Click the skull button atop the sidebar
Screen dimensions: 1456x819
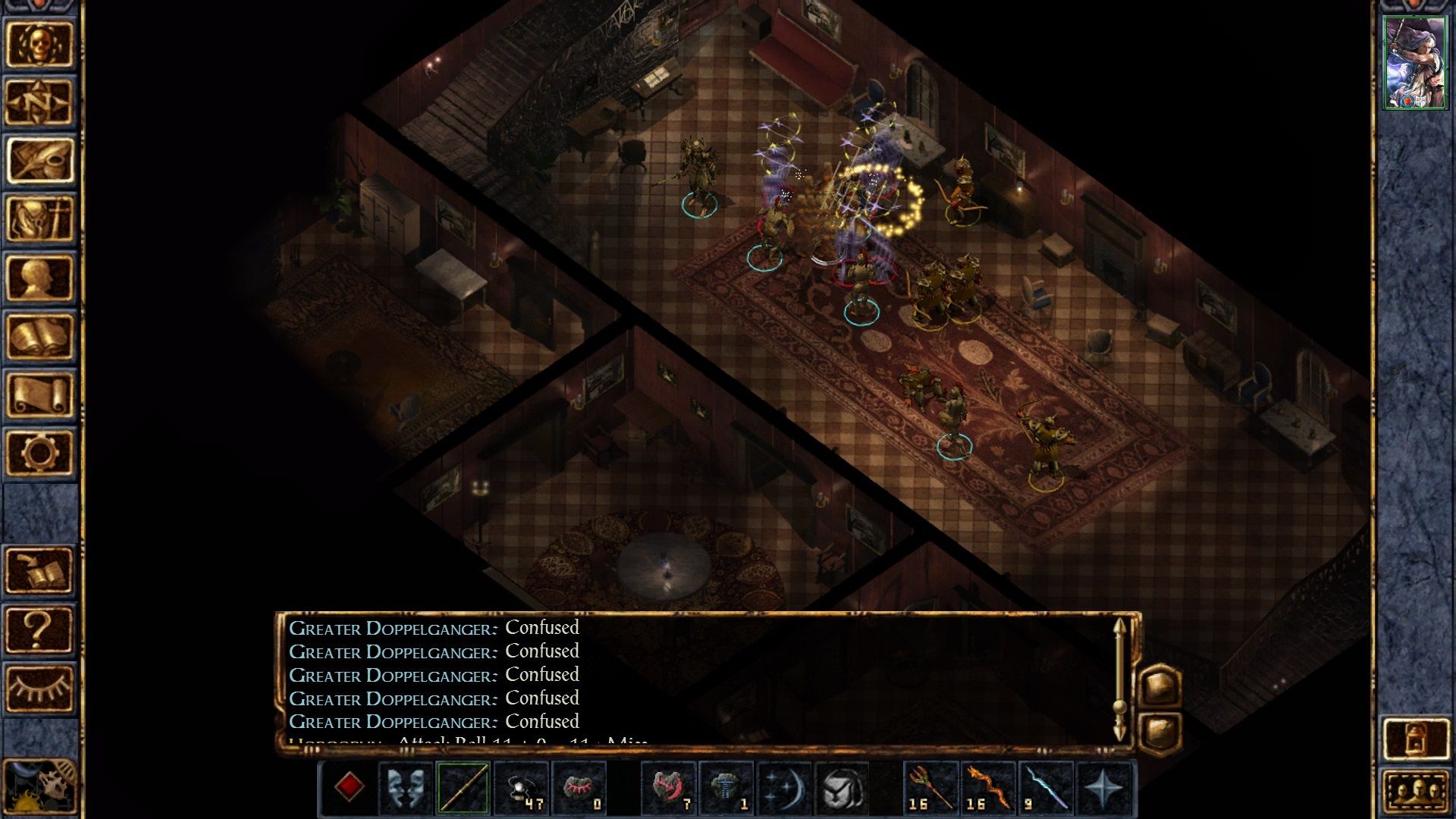(x=39, y=44)
